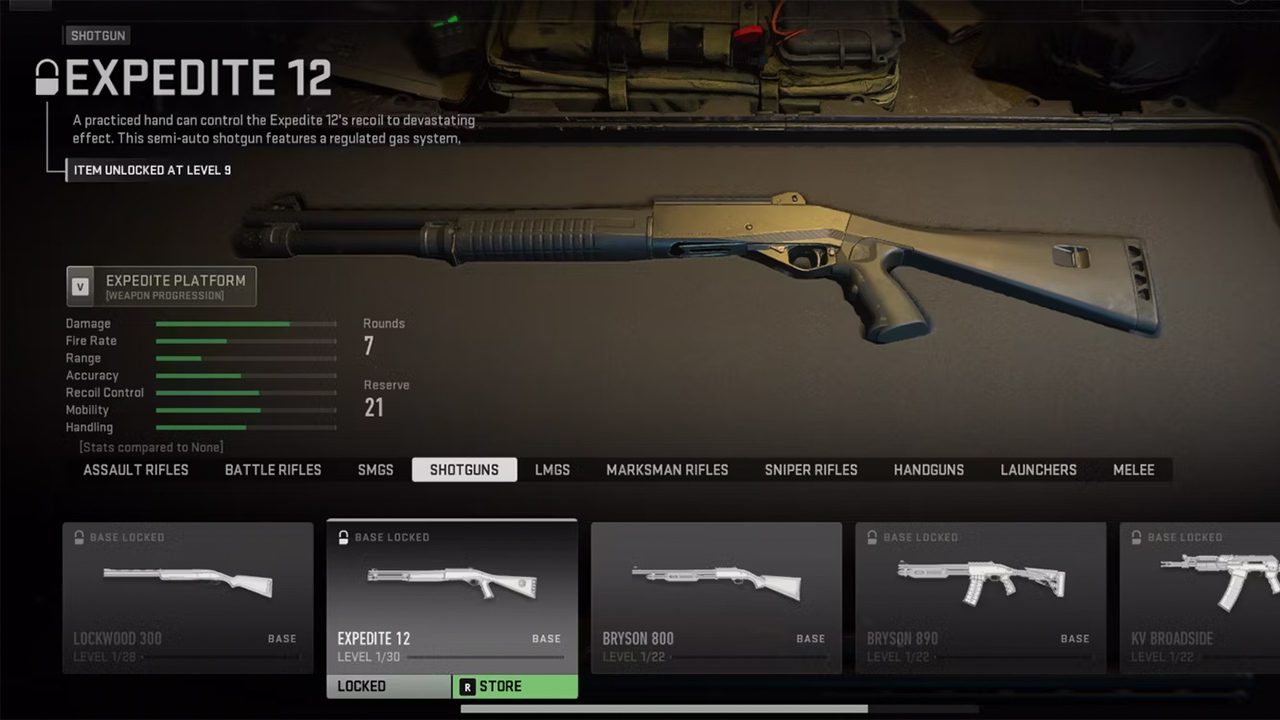Show the LMGs weapon list
1280x720 pixels.
pyautogui.click(x=552, y=470)
